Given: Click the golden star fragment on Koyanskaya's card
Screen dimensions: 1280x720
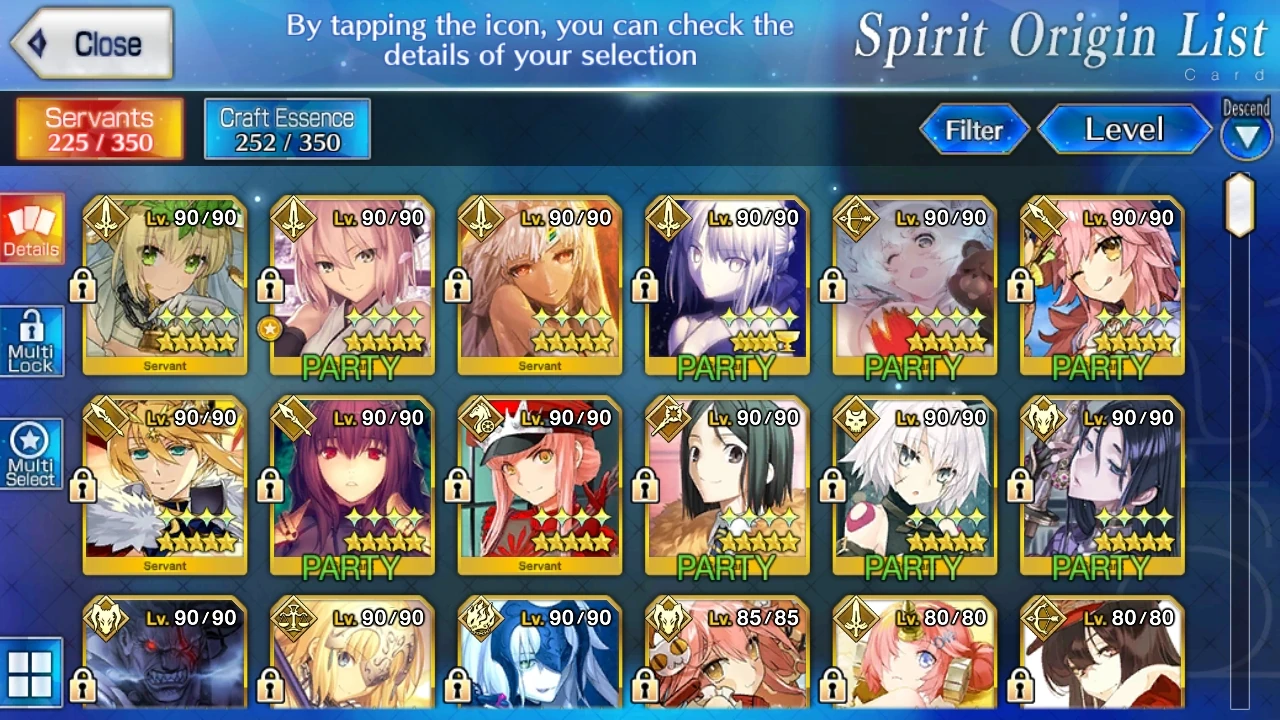Looking at the screenshot, I should 270,329.
